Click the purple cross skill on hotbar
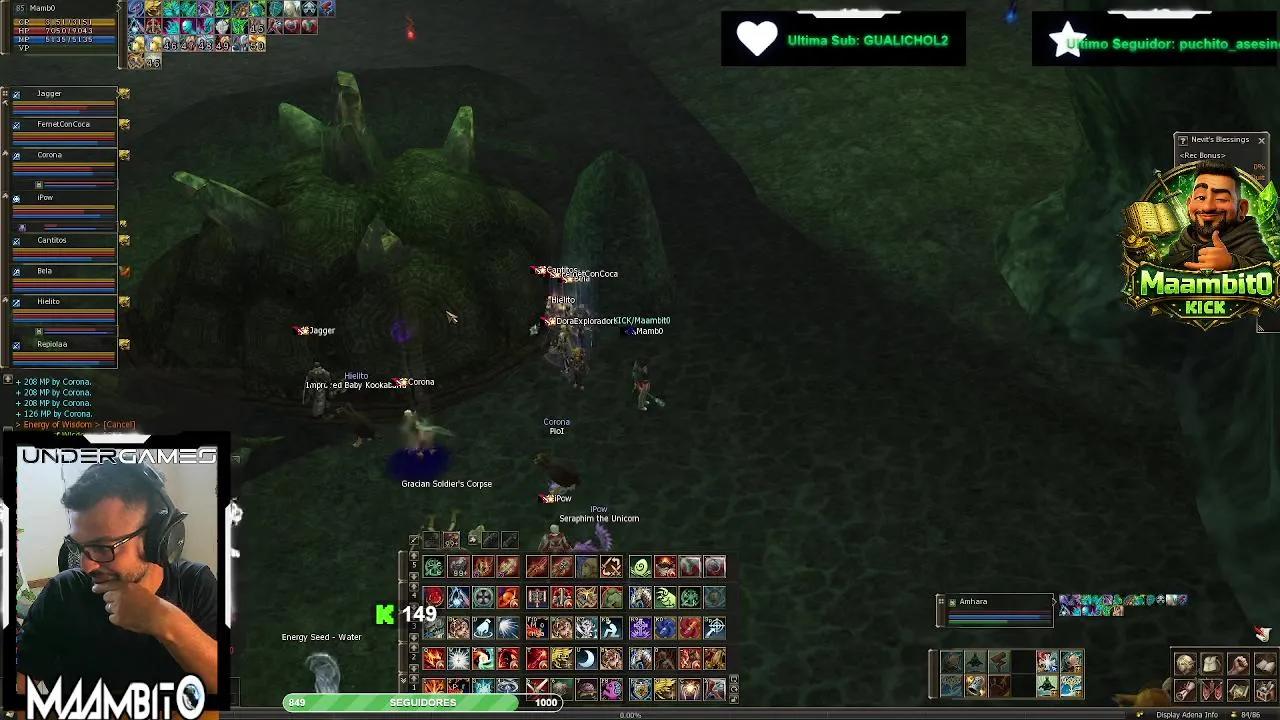Viewport: 1280px width, 720px height. pyautogui.click(x=640, y=628)
